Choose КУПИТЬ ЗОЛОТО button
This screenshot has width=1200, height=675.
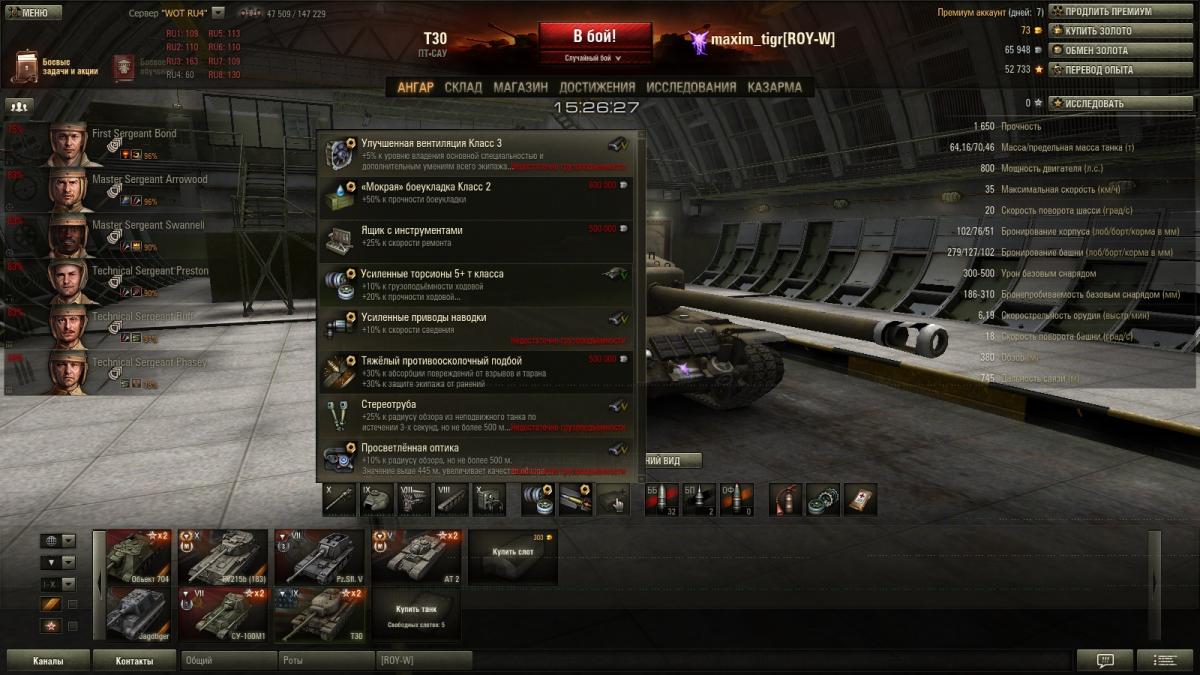click(x=1098, y=31)
